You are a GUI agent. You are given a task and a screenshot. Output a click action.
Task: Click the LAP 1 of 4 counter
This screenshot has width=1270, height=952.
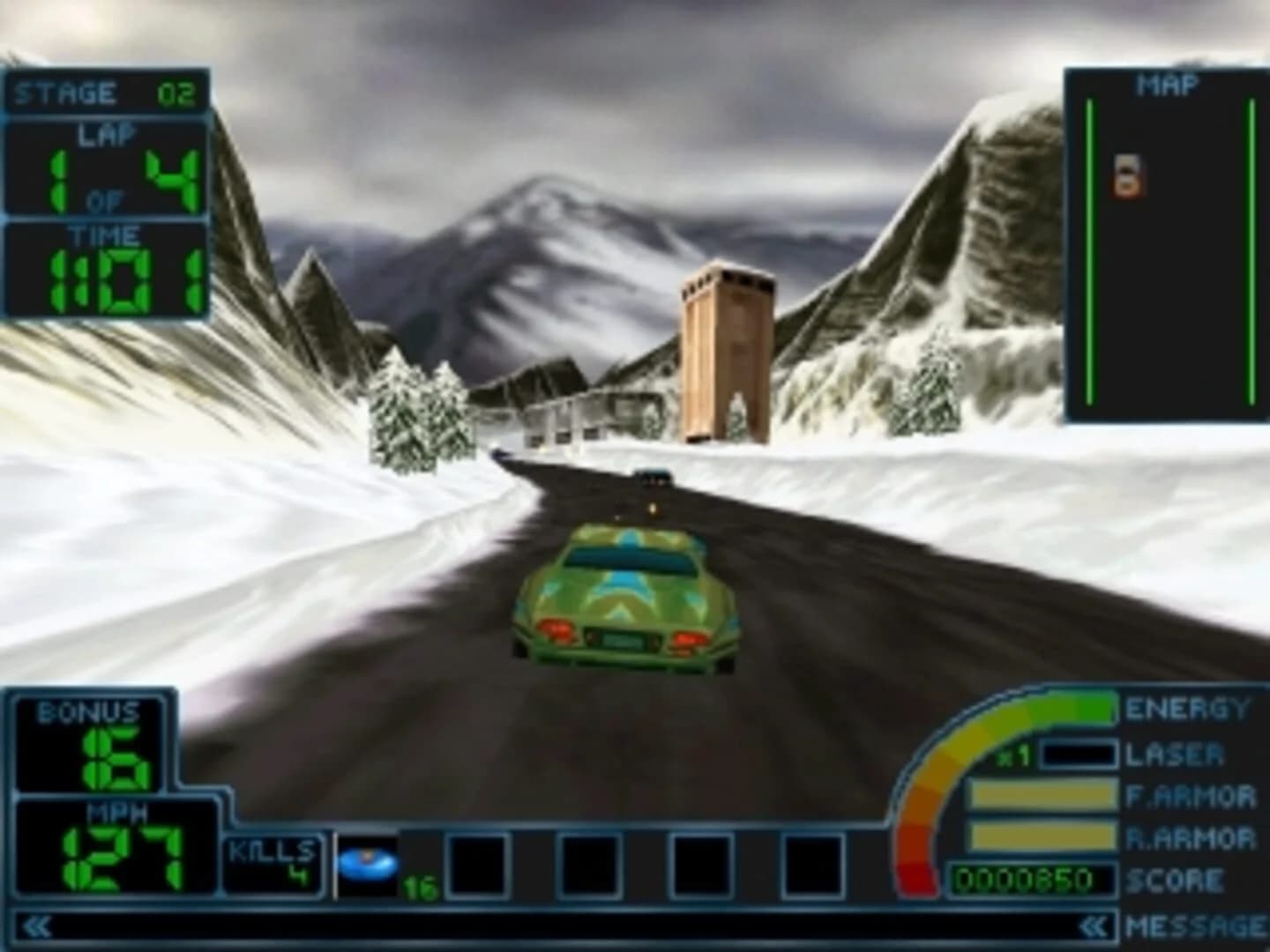(108, 167)
